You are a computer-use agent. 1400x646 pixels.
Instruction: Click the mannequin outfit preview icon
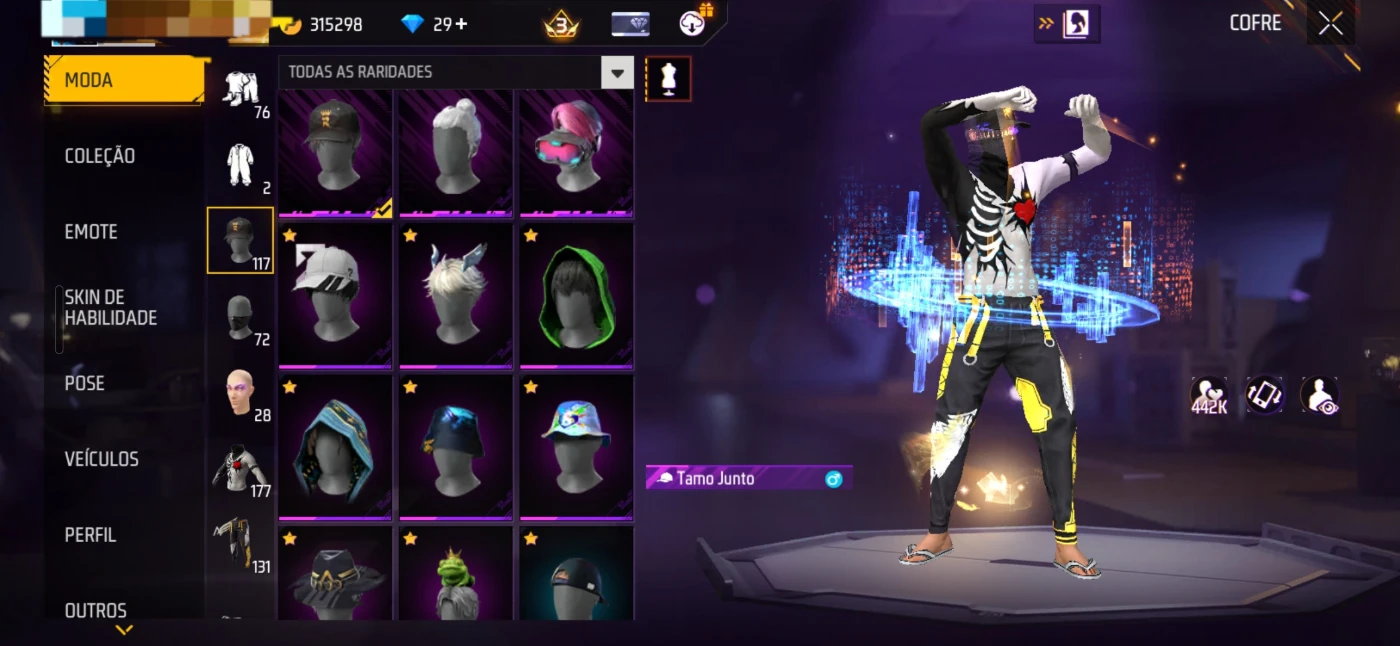point(668,79)
